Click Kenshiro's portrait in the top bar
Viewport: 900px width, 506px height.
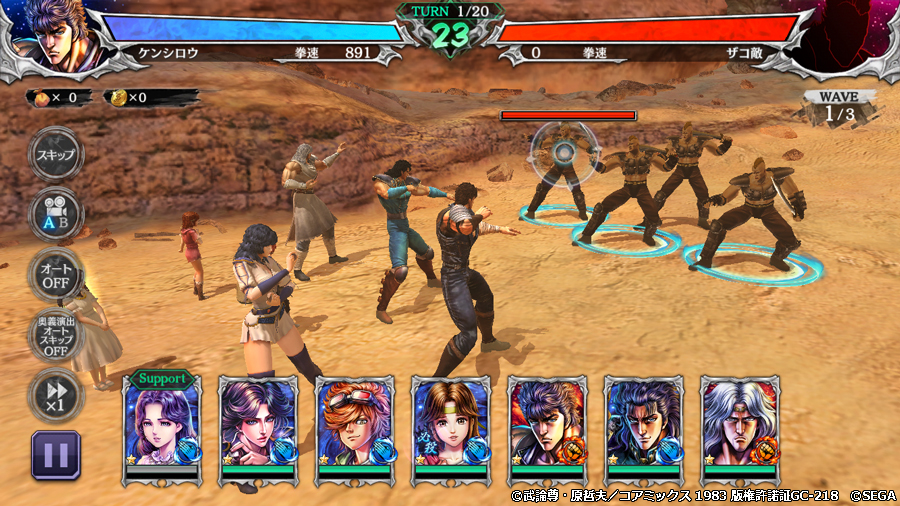tap(50, 35)
